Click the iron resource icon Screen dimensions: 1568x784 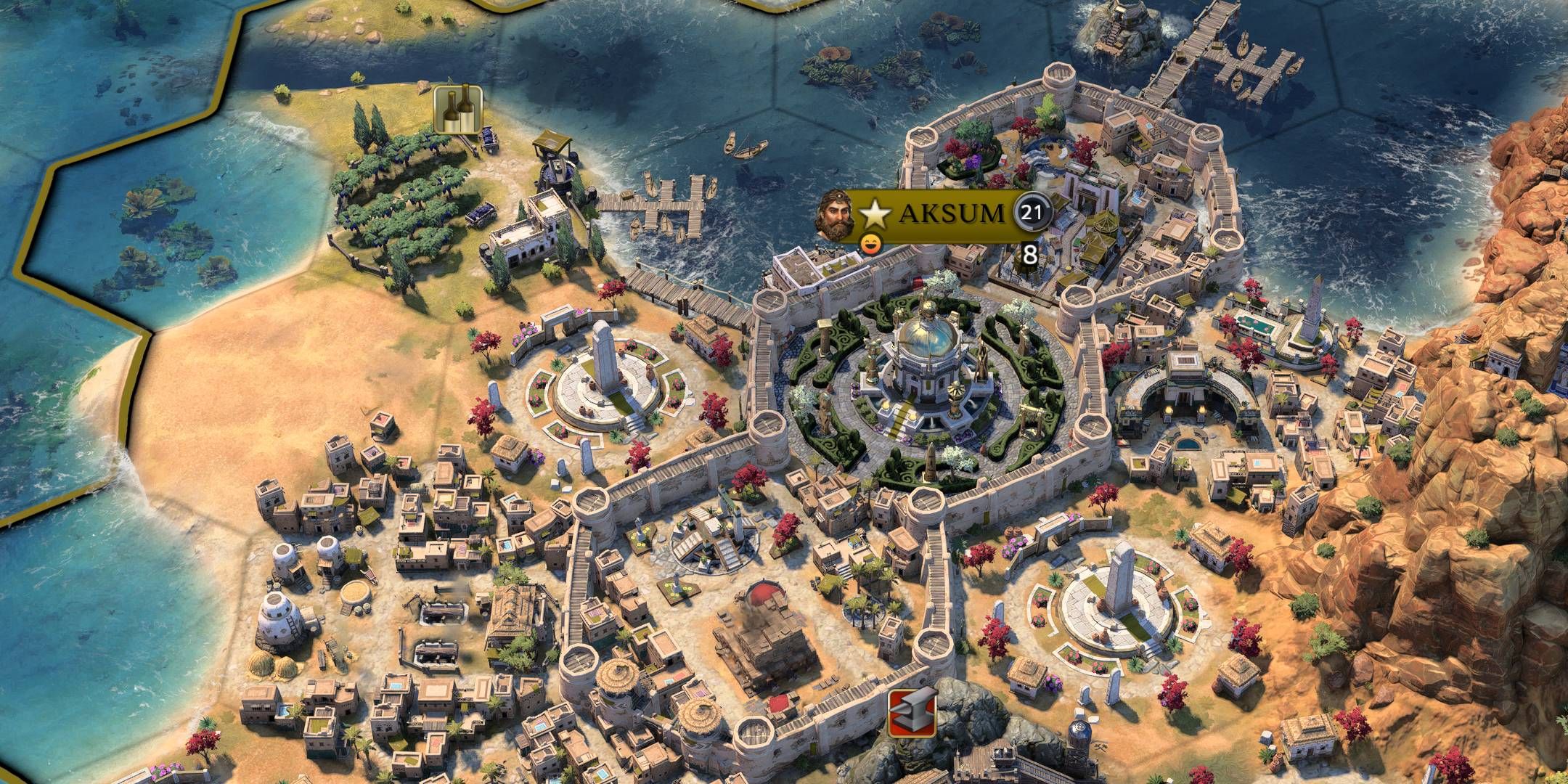[912, 714]
